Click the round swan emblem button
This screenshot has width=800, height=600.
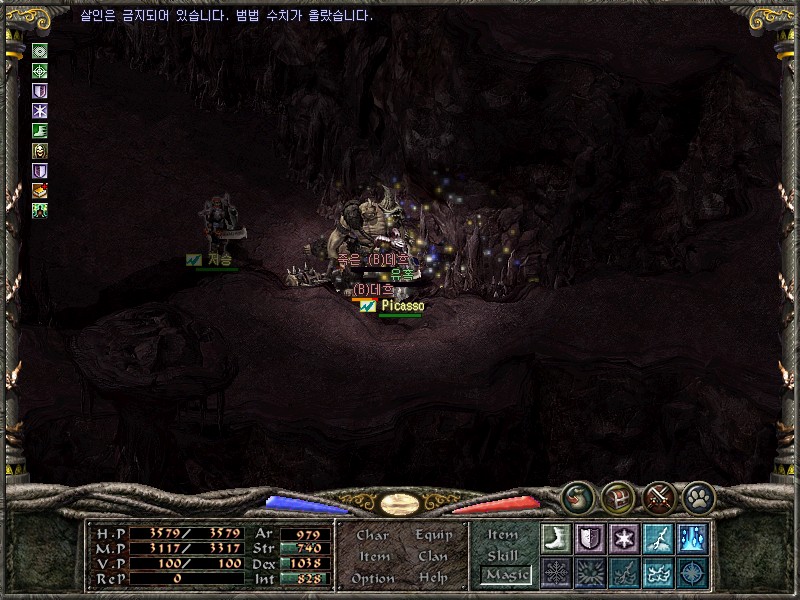click(x=576, y=495)
